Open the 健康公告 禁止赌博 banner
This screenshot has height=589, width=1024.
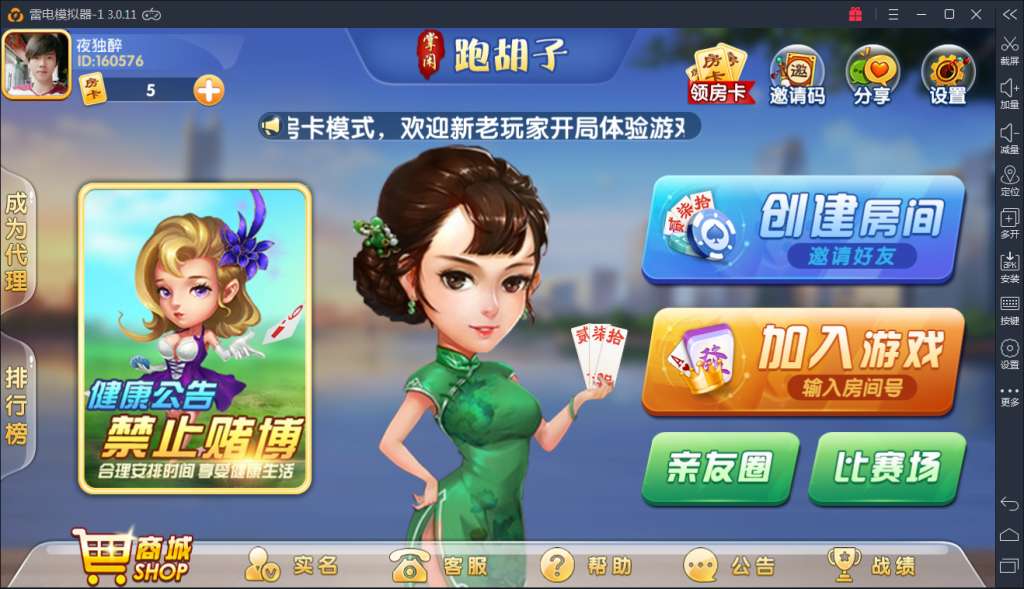coord(195,338)
